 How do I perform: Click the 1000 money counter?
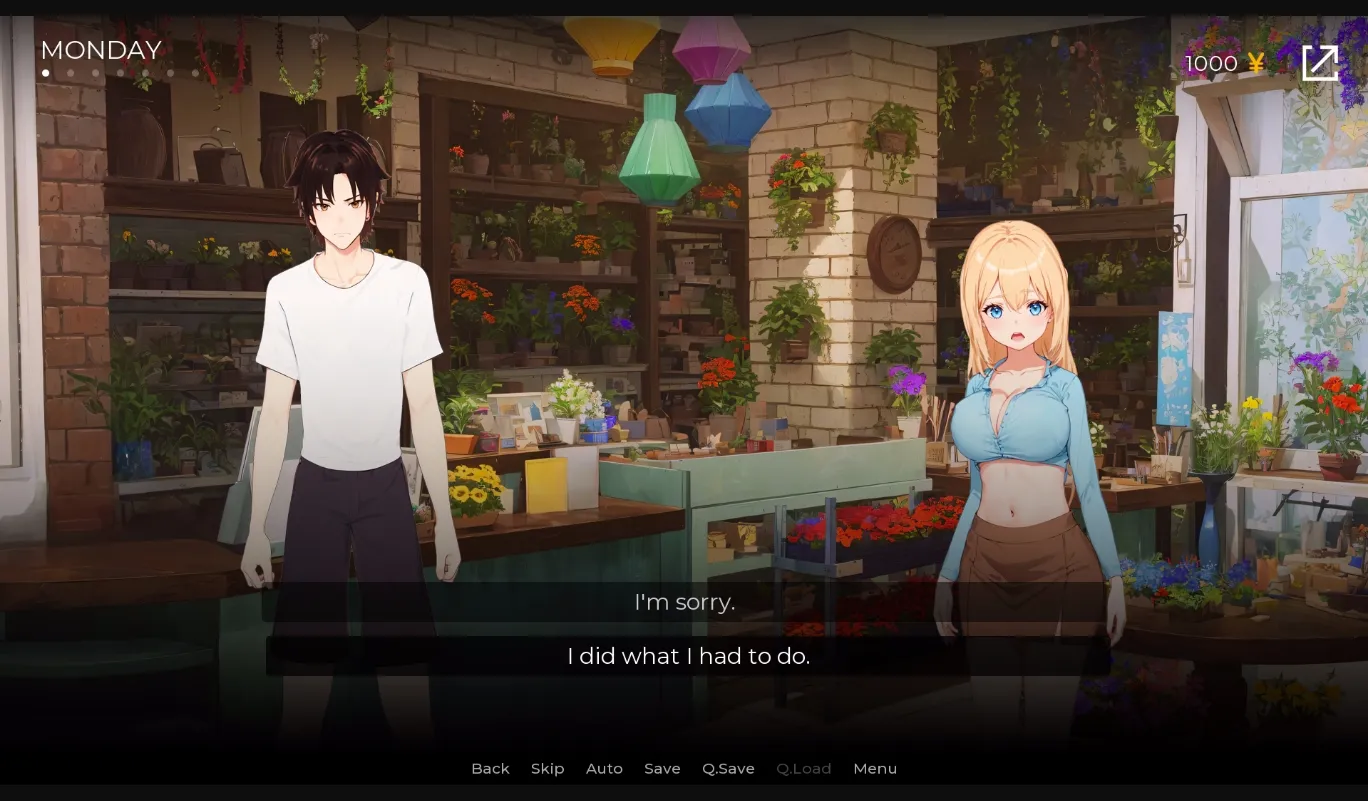tap(1211, 62)
